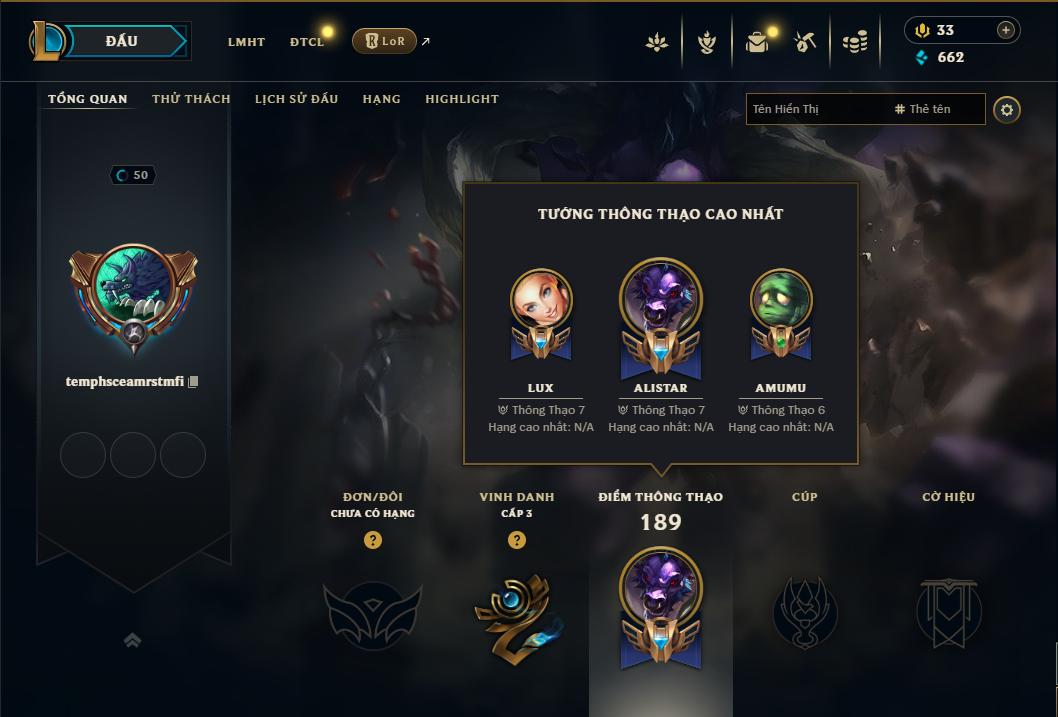This screenshot has height=717, width=1058.
Task: Expand the profile banner chevron arrow
Action: [x=132, y=640]
